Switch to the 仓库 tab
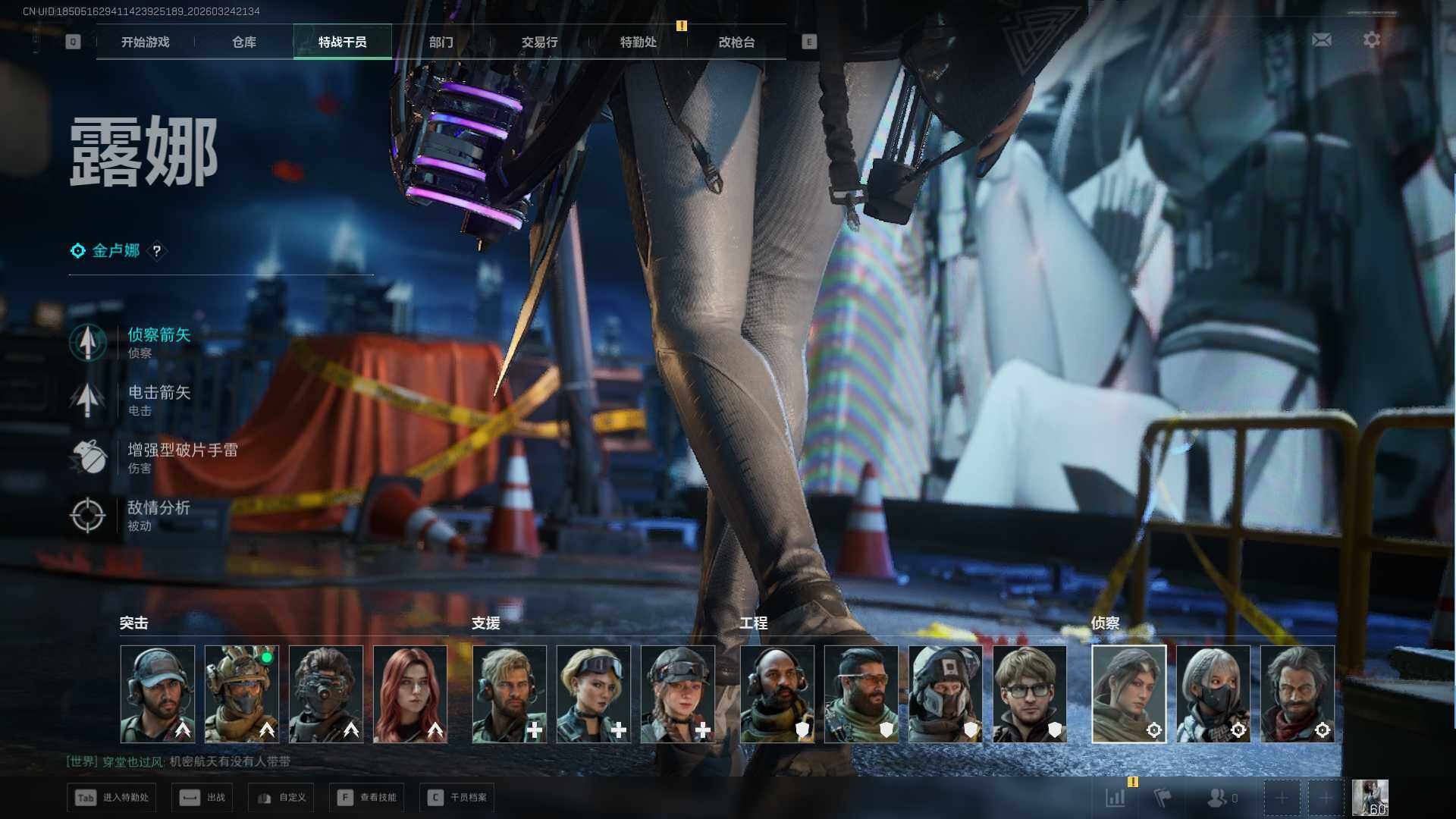 [244, 42]
